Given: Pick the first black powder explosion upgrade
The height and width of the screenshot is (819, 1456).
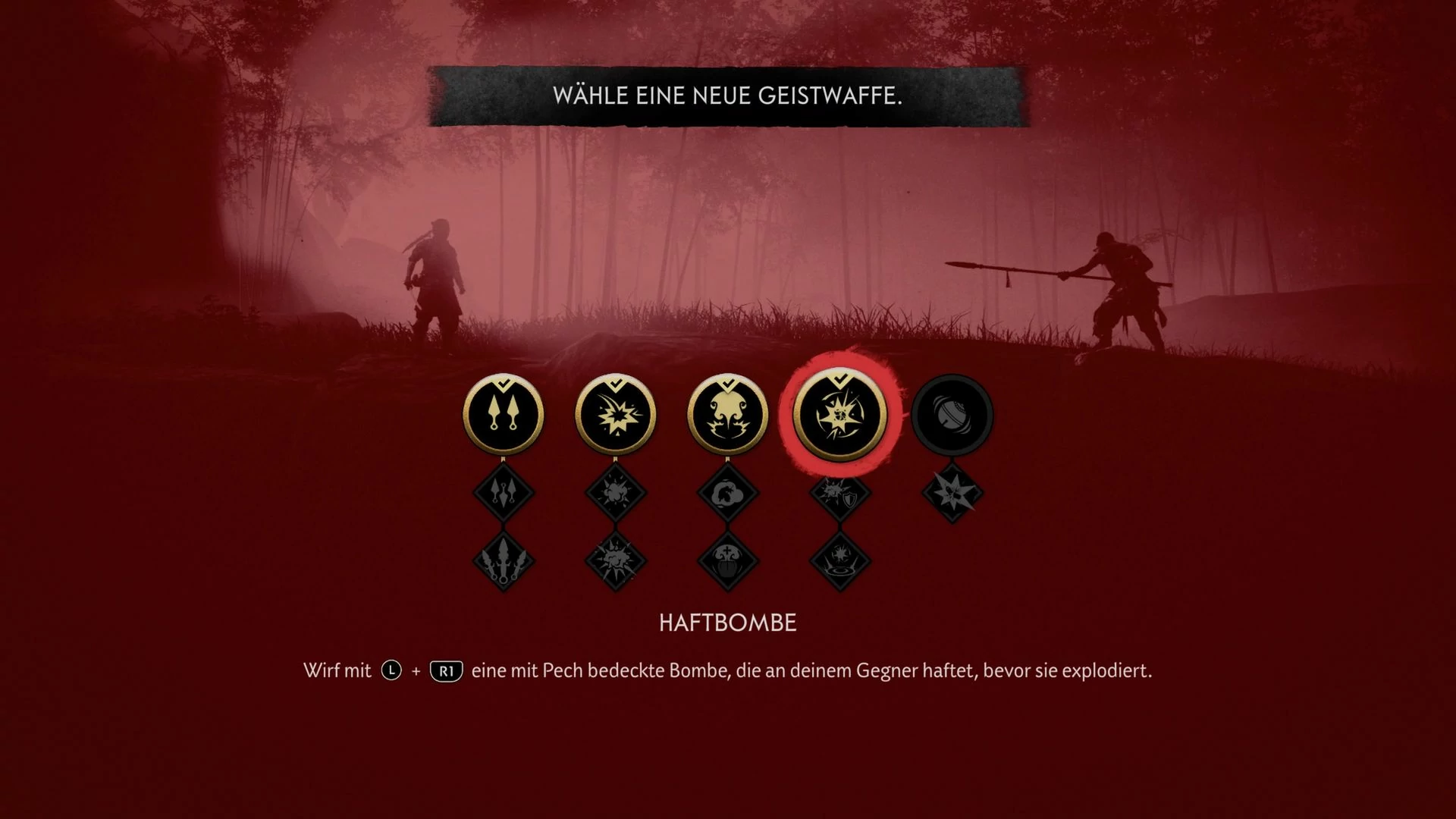Looking at the screenshot, I should [x=615, y=492].
